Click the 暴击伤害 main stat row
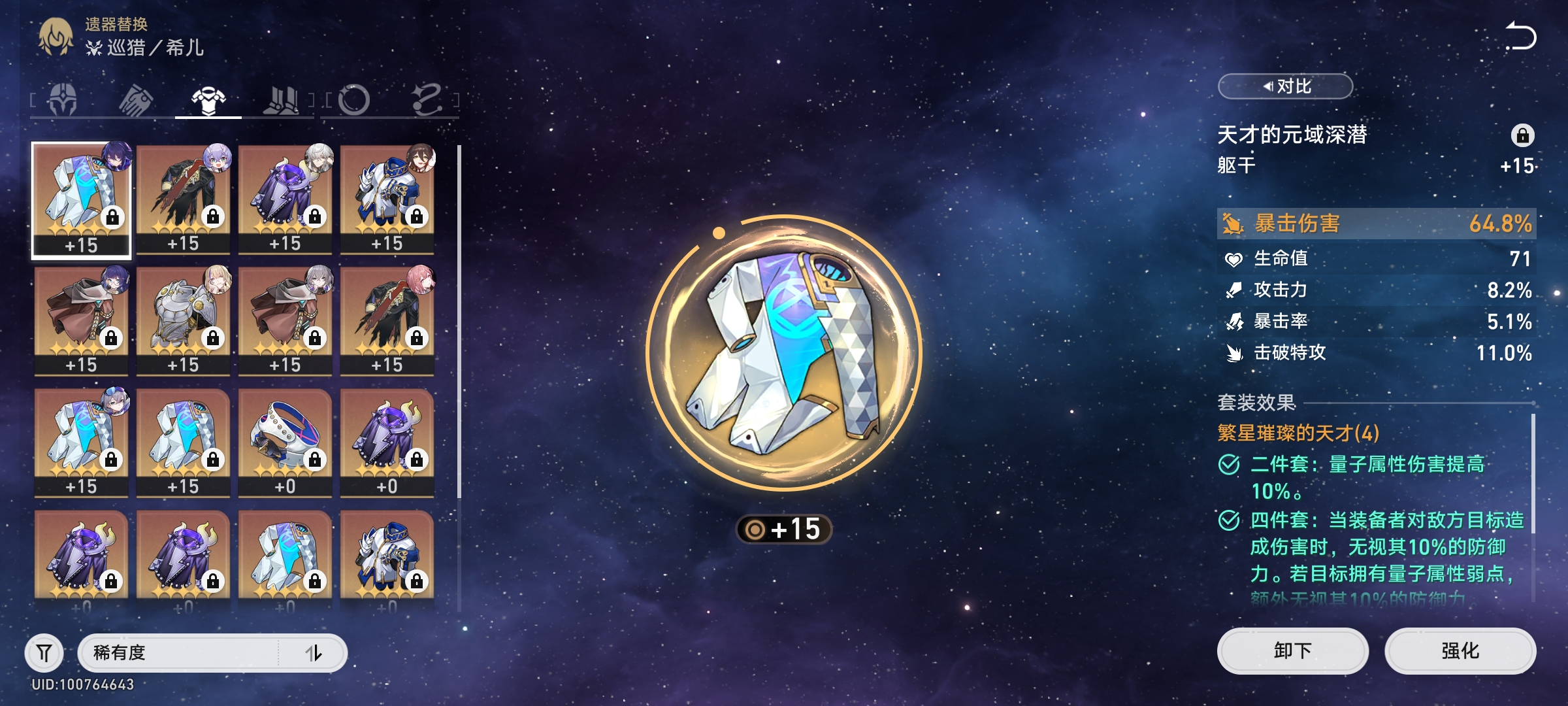 (1376, 224)
